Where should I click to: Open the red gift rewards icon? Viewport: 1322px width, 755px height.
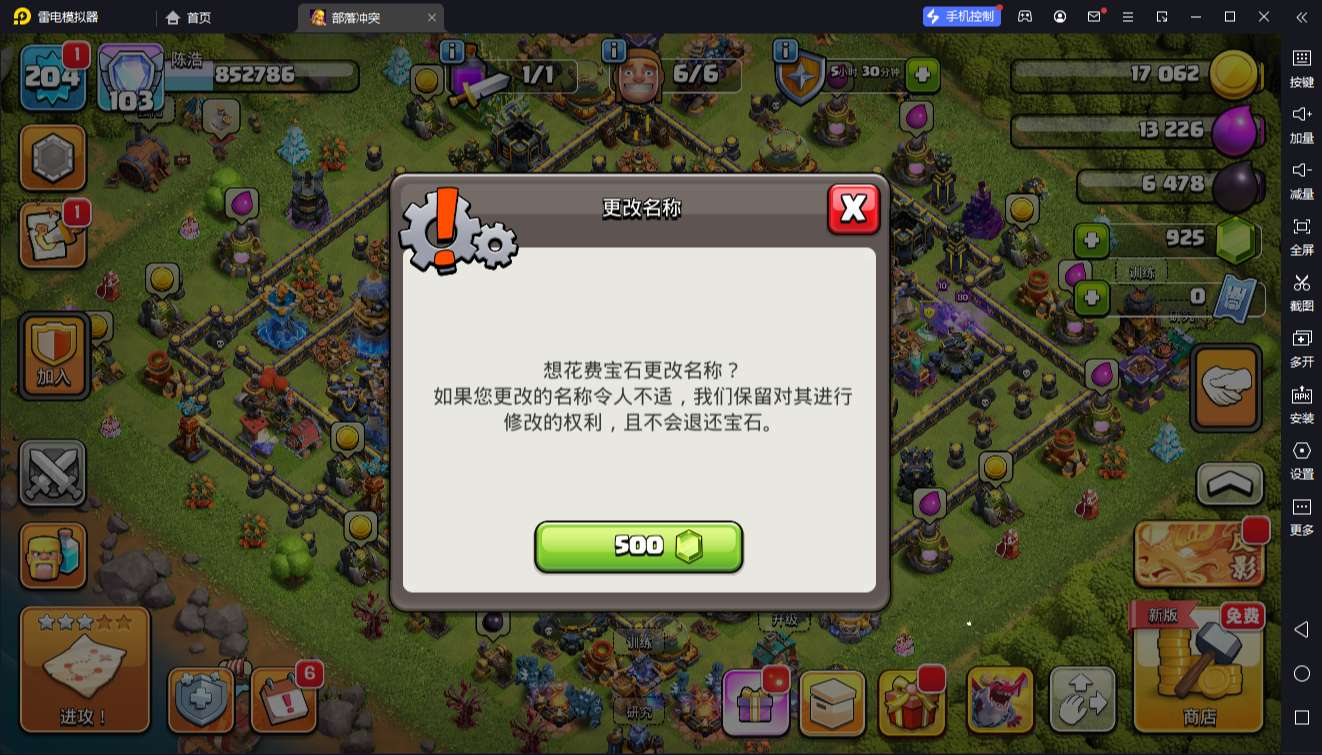(909, 700)
